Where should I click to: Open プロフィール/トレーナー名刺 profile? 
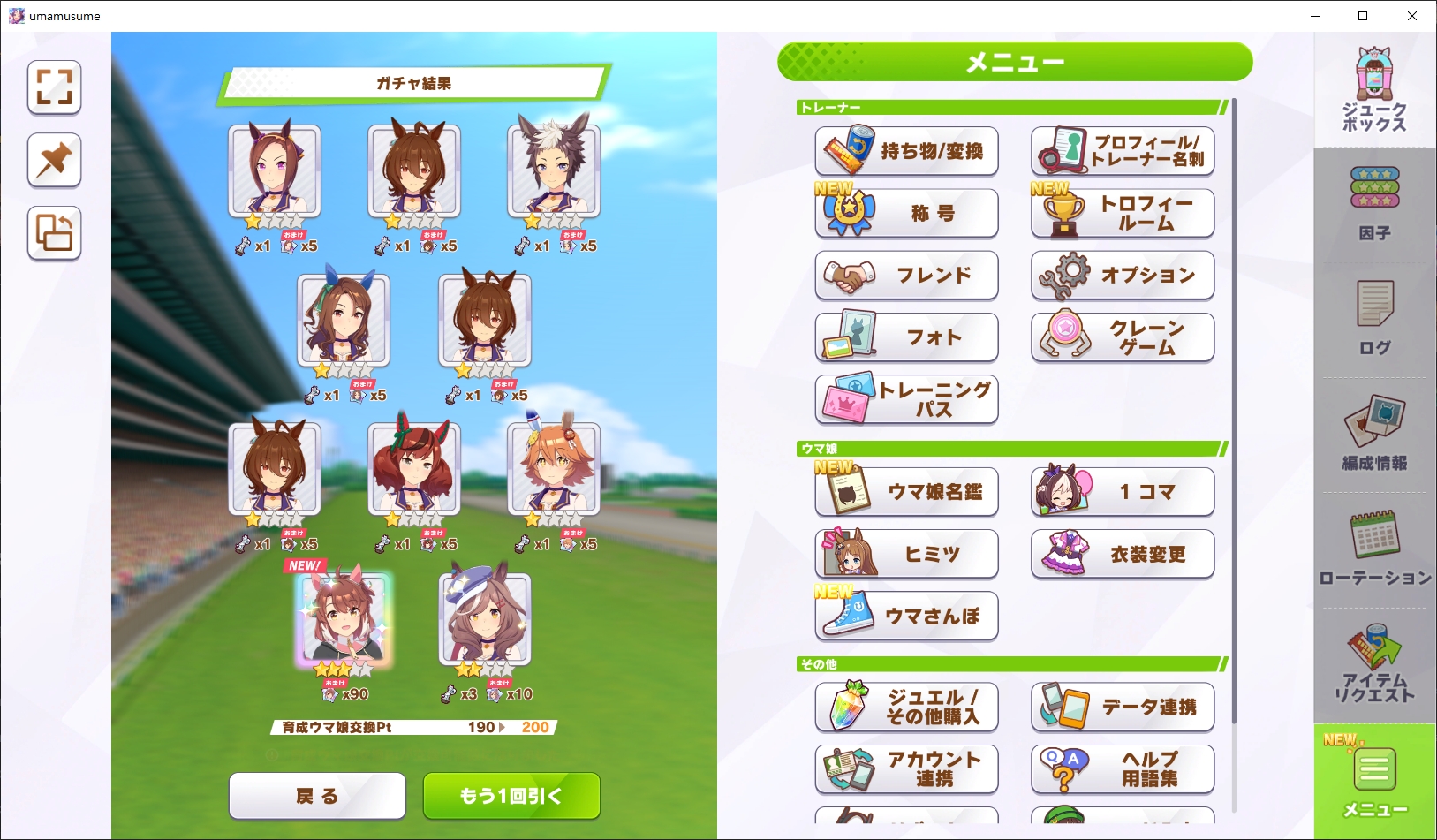click(1123, 151)
